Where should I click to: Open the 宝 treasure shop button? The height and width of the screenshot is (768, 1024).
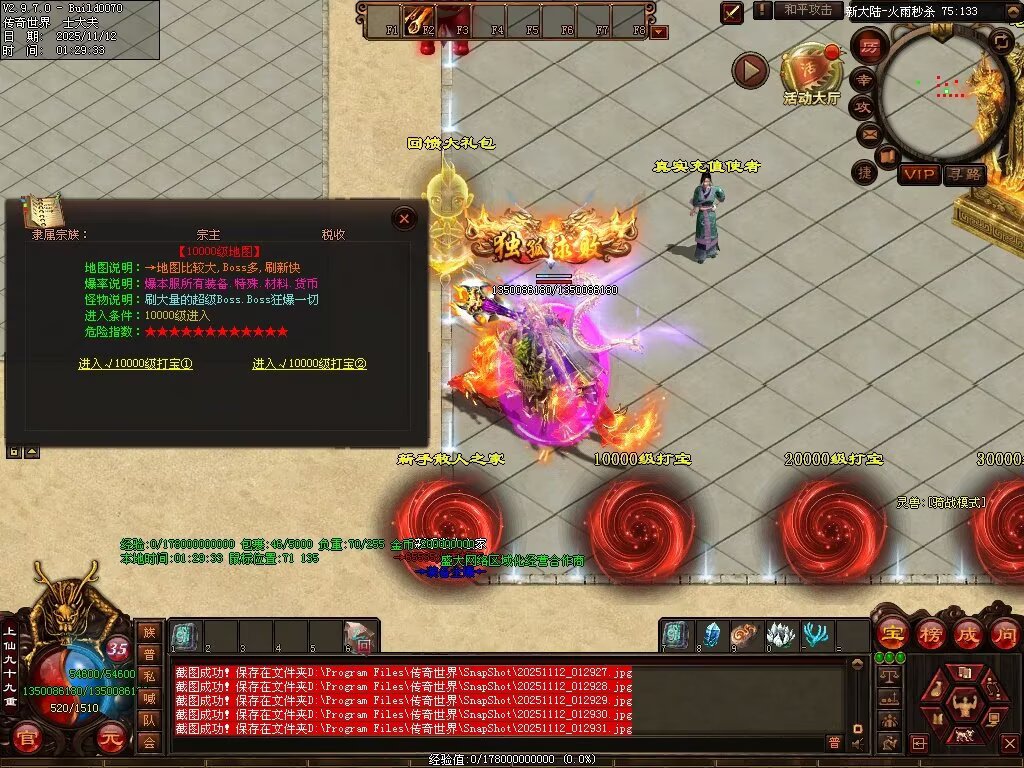pyautogui.click(x=891, y=633)
